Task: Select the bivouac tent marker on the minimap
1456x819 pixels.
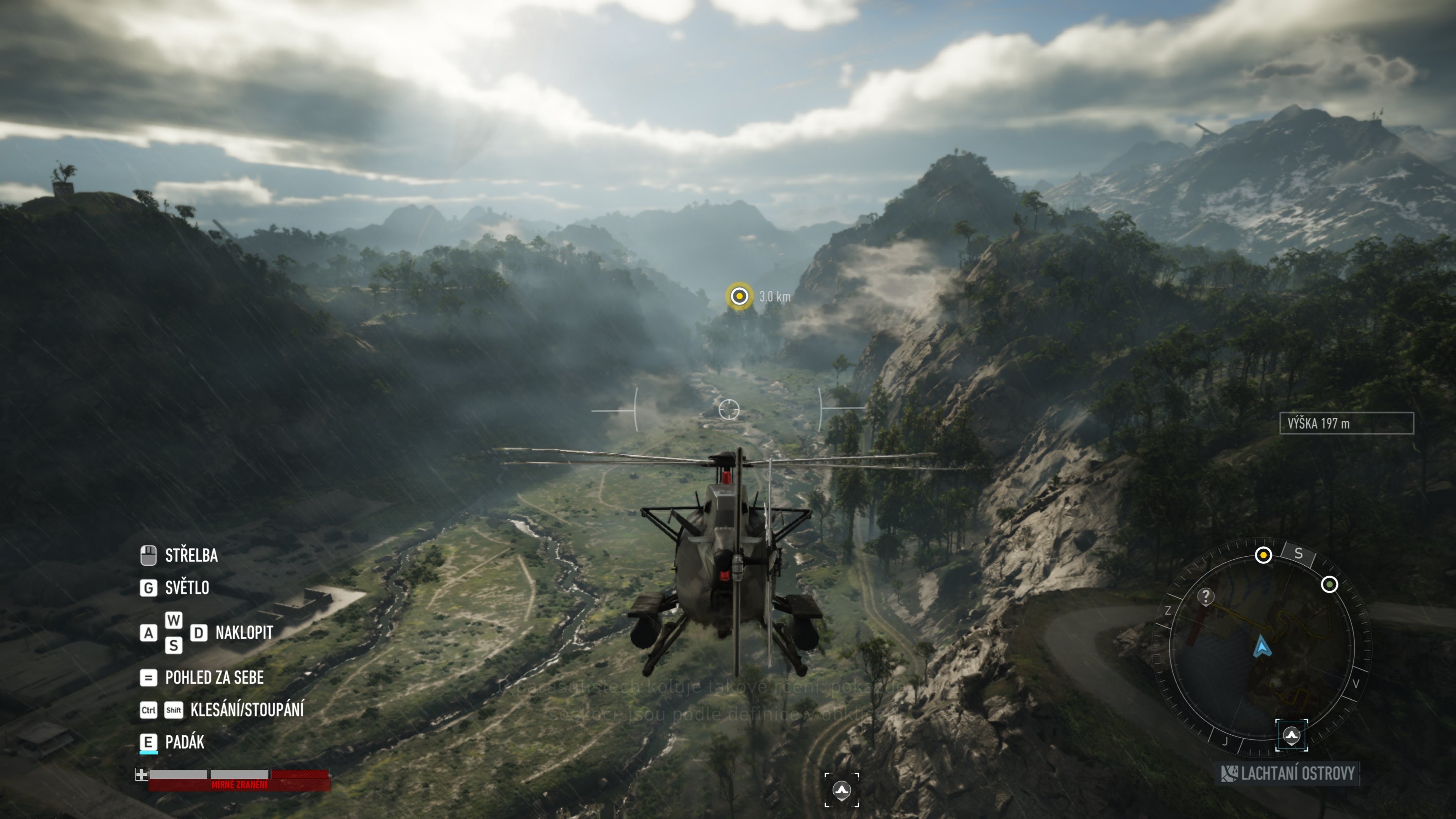Action: coord(1291,735)
